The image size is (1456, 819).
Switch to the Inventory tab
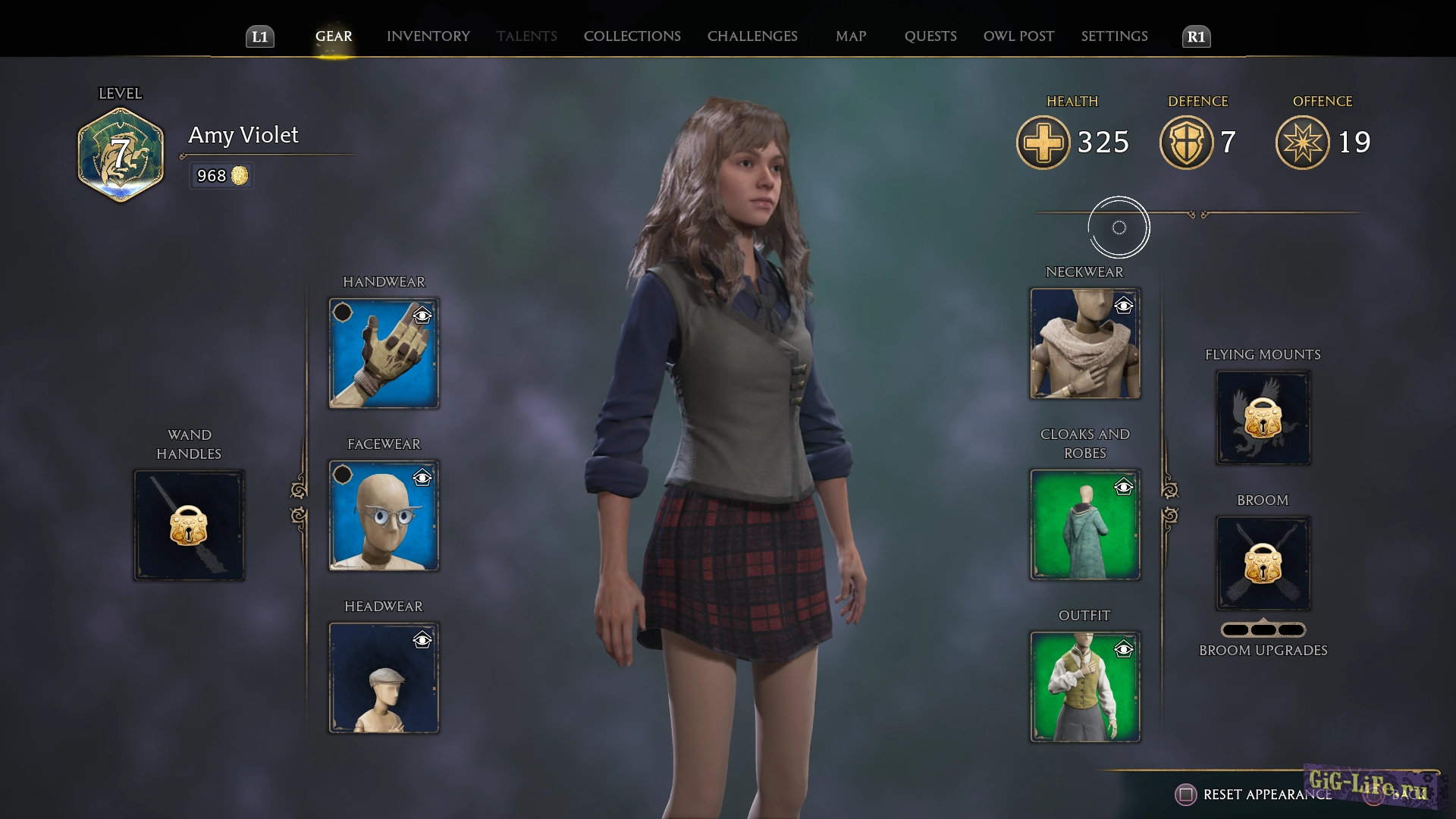coord(428,36)
